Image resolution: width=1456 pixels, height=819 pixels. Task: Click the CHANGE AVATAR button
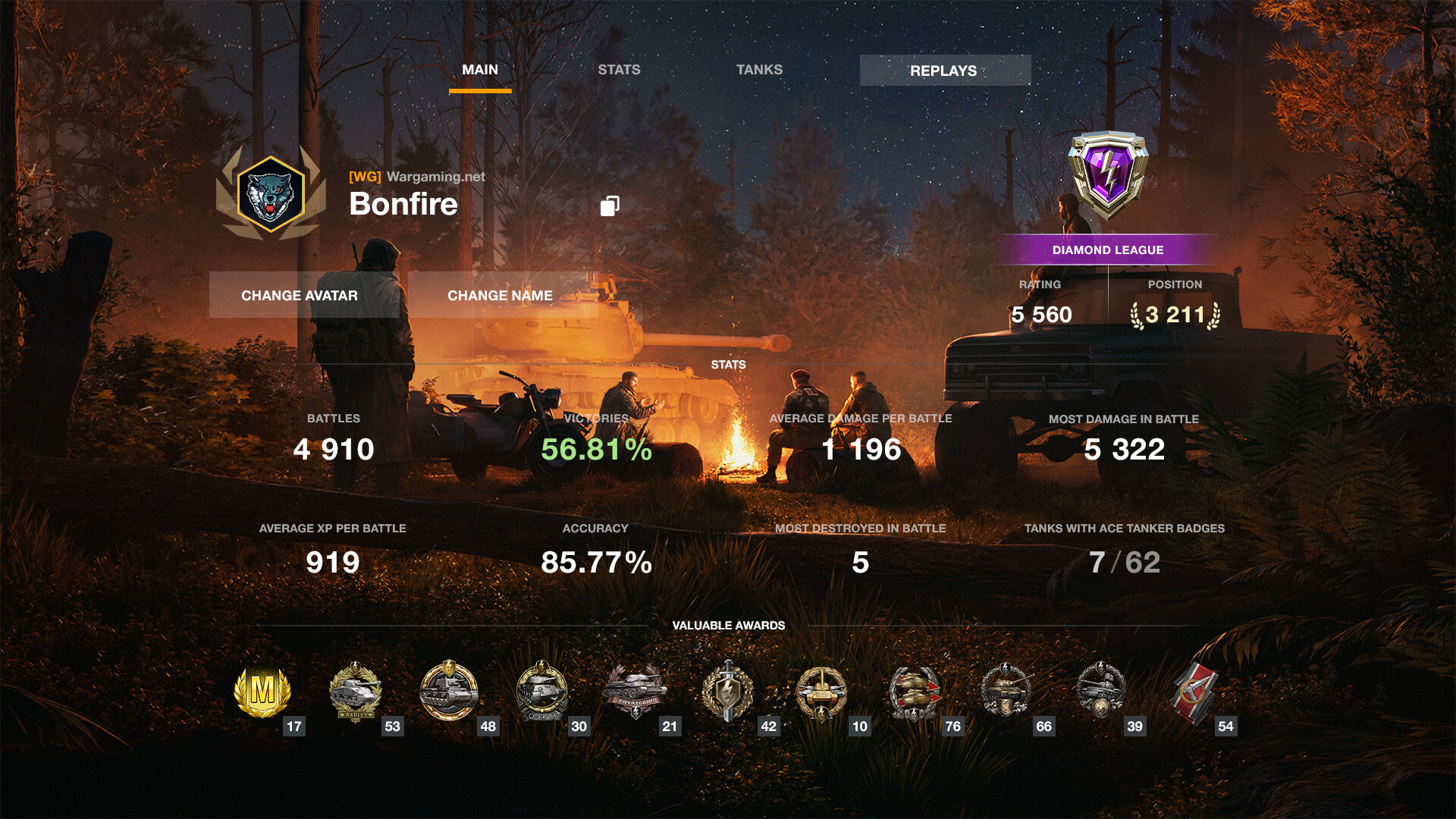click(x=300, y=295)
